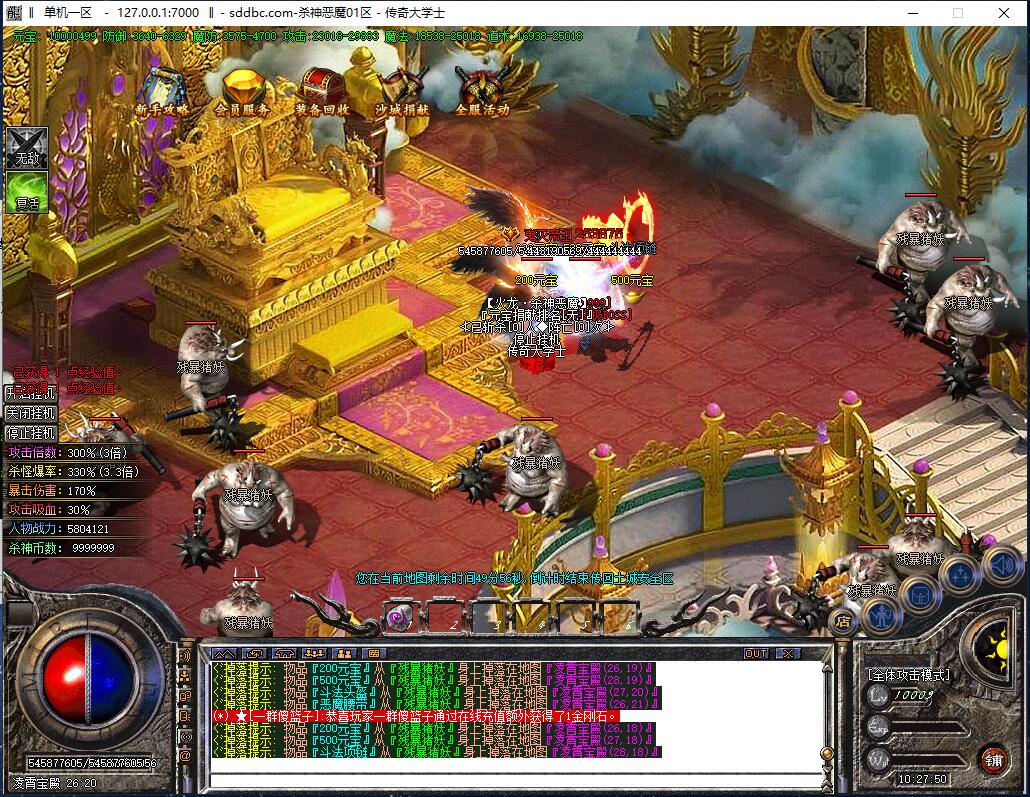This screenshot has height=797, width=1030.
Task: Click the OUT button above chat
Action: click(757, 653)
